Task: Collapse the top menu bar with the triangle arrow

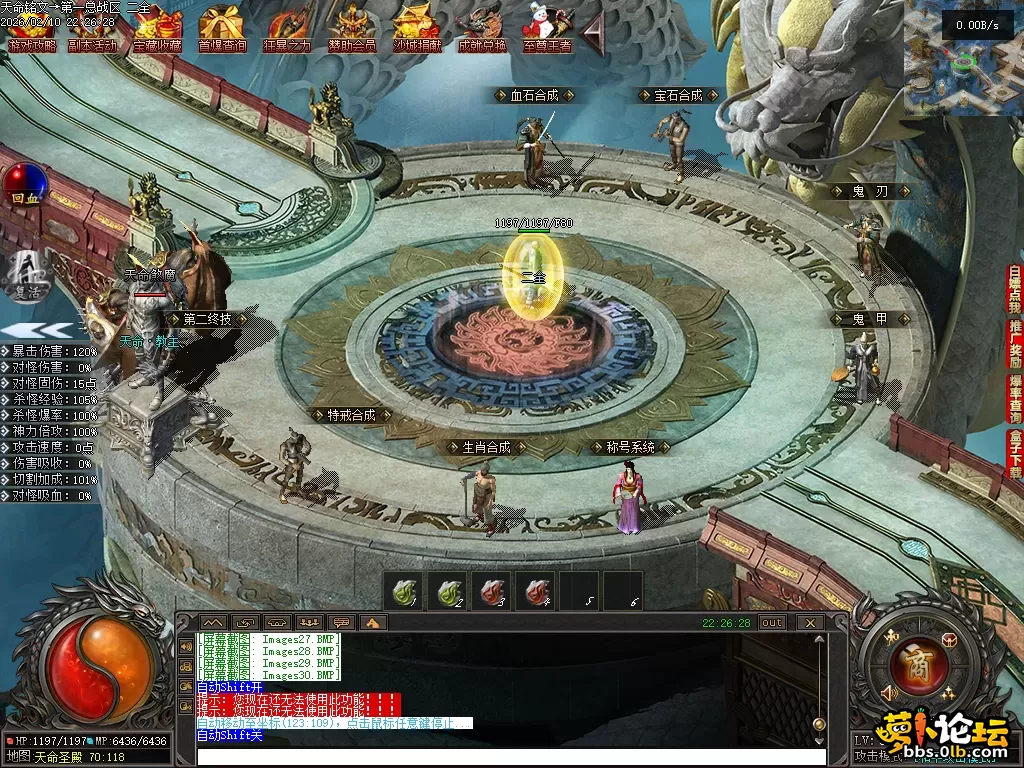Action: click(593, 34)
